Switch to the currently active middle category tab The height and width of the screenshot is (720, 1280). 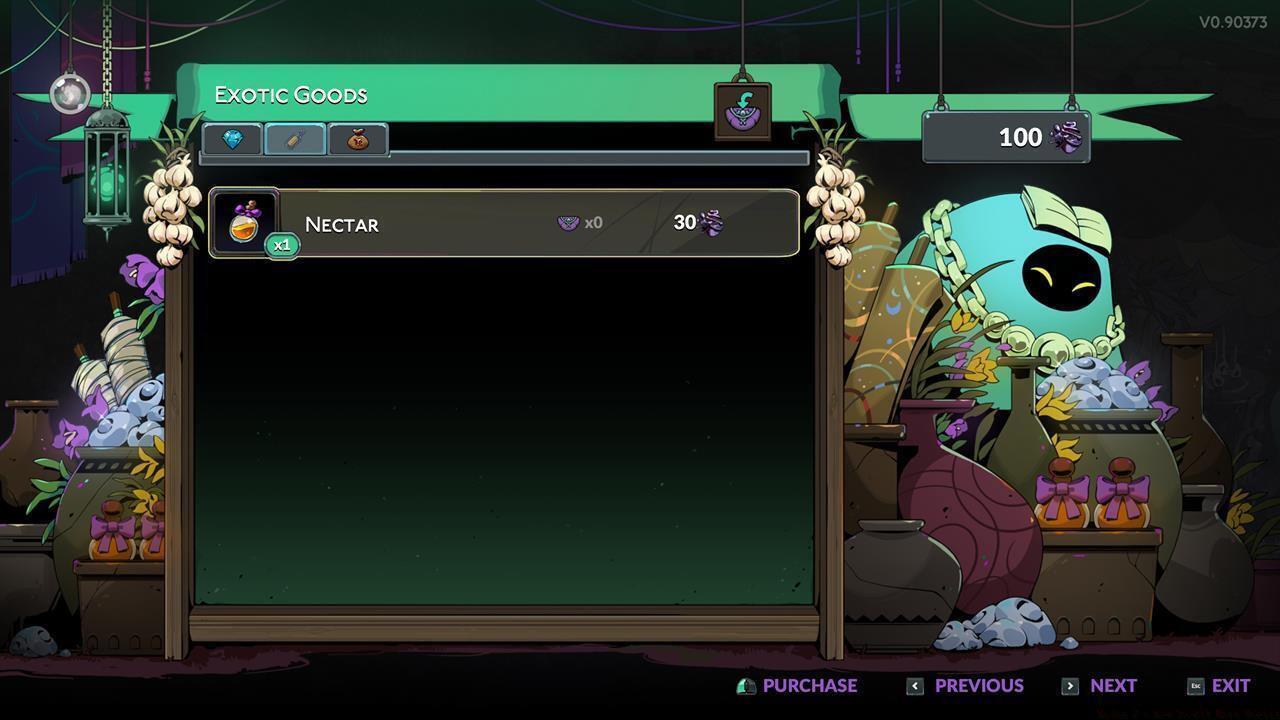pos(293,140)
